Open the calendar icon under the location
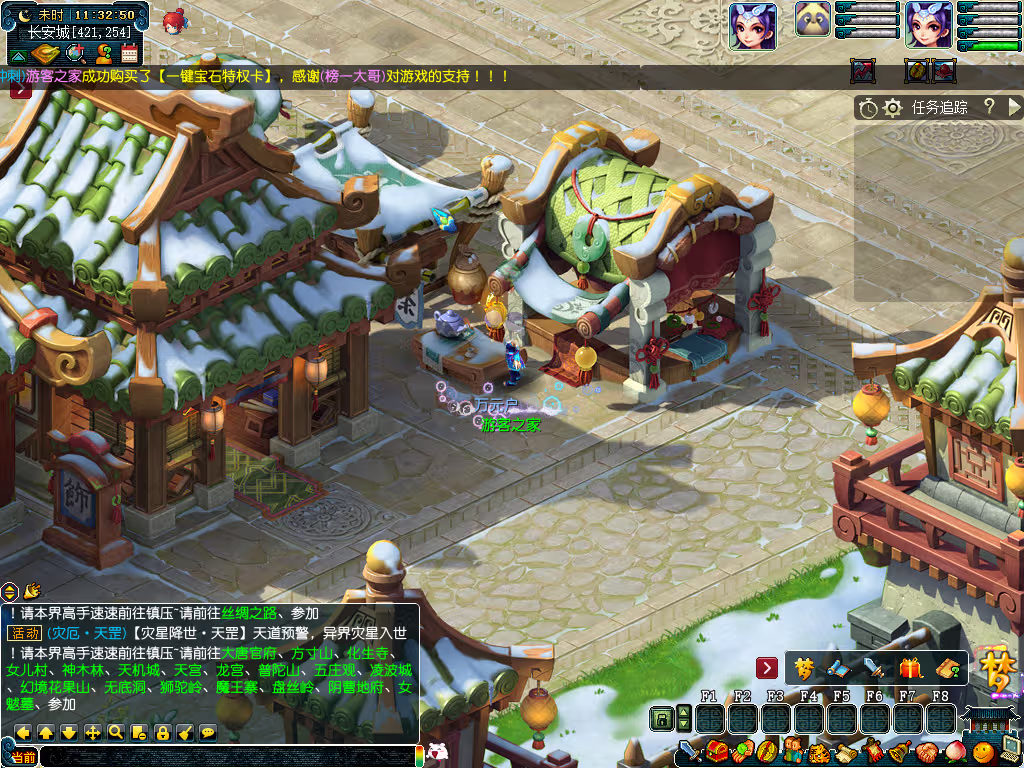1024x768 pixels. [x=129, y=54]
